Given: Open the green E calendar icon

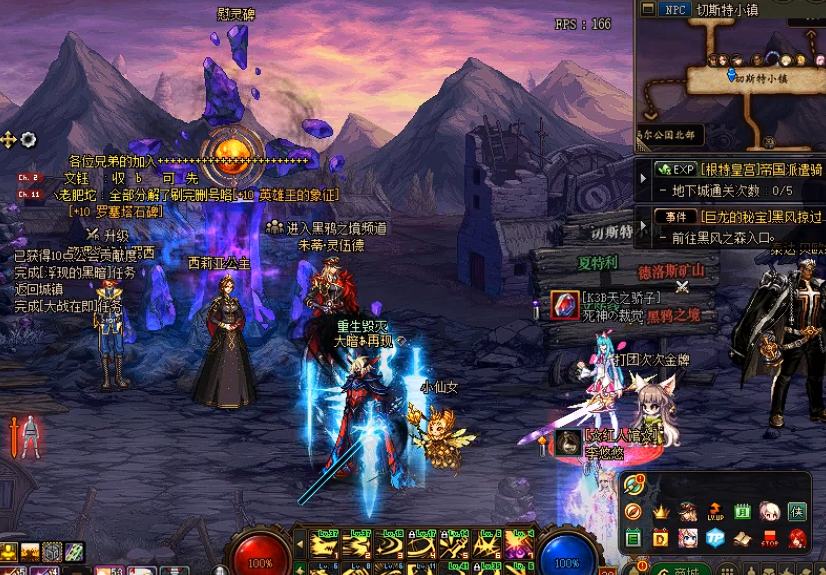Looking at the screenshot, I should point(633,539).
